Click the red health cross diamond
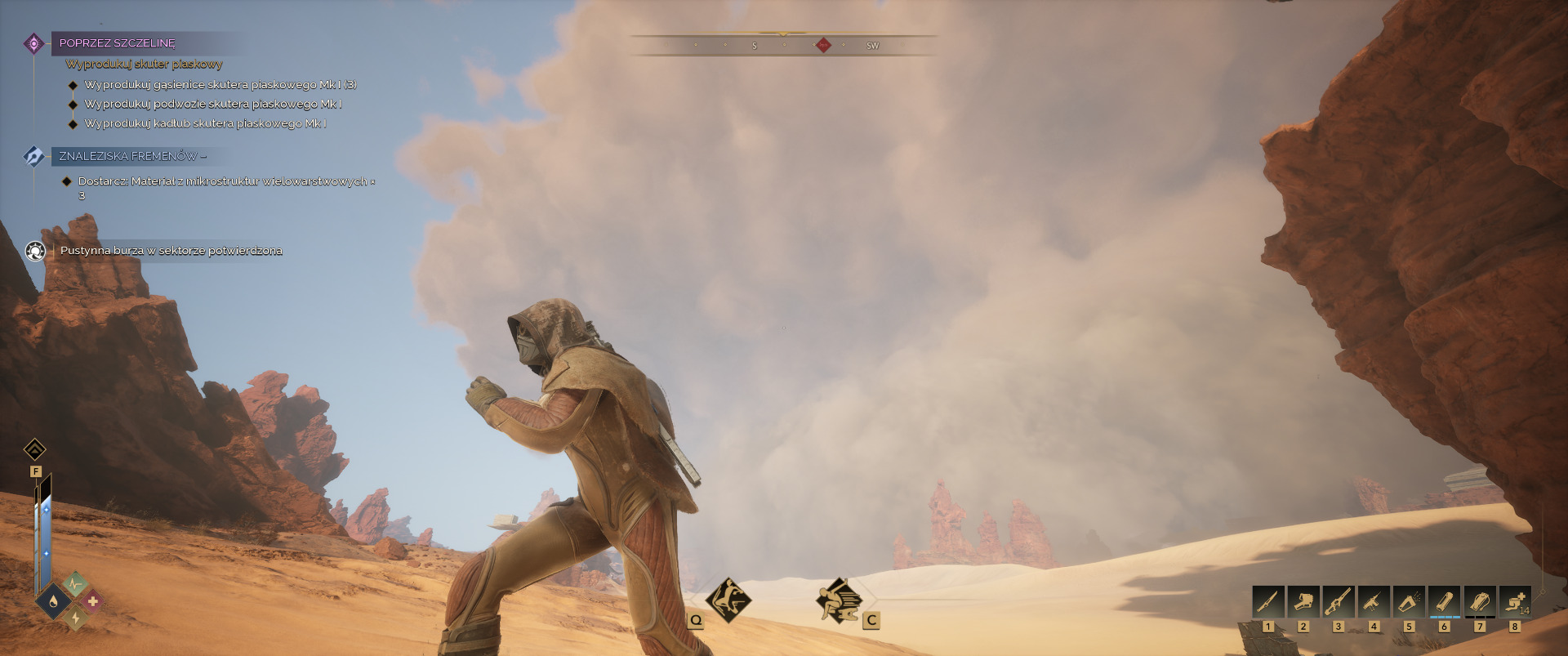The height and width of the screenshot is (656, 1568). click(x=92, y=602)
